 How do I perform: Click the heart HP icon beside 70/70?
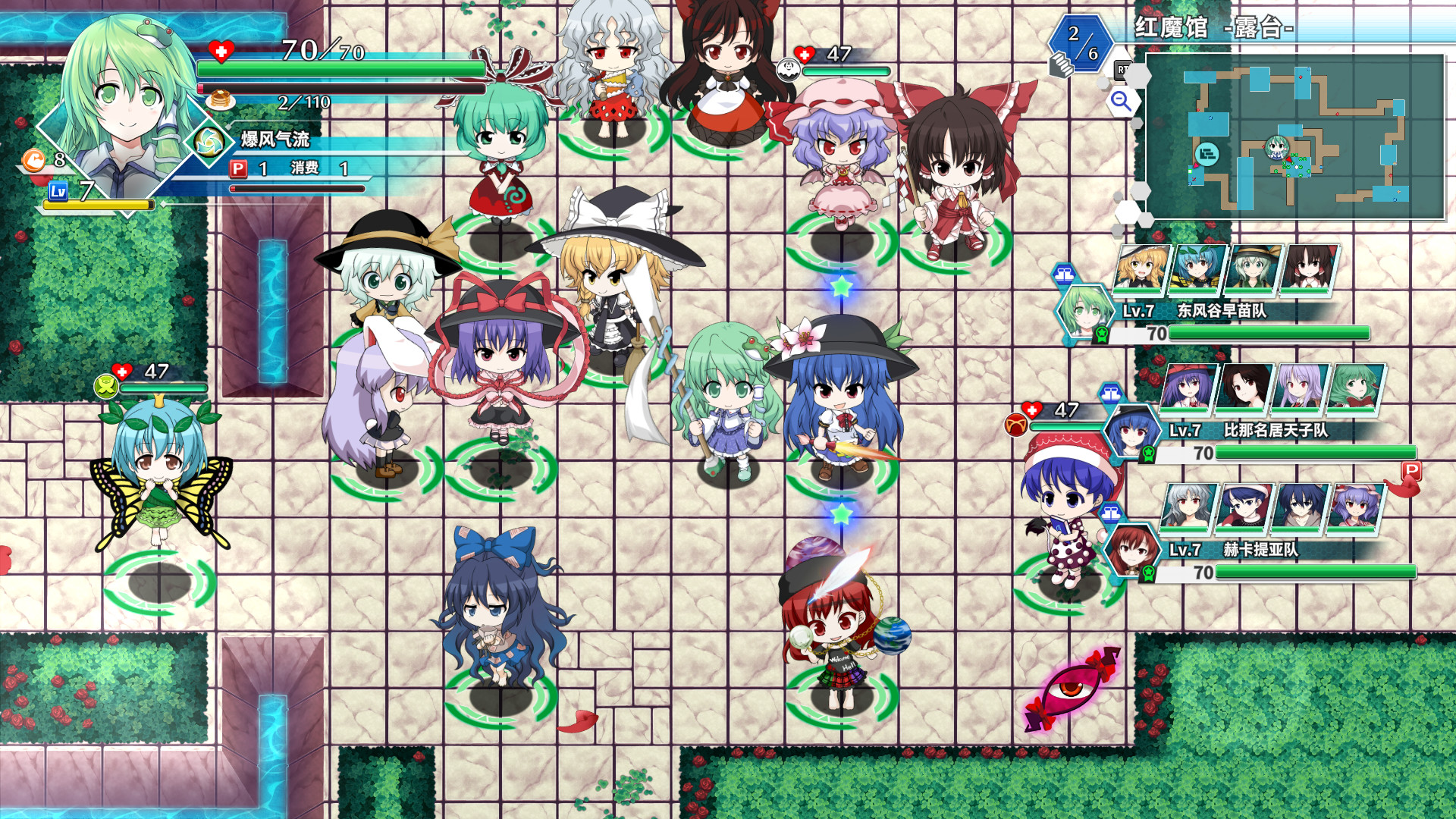[x=220, y=51]
